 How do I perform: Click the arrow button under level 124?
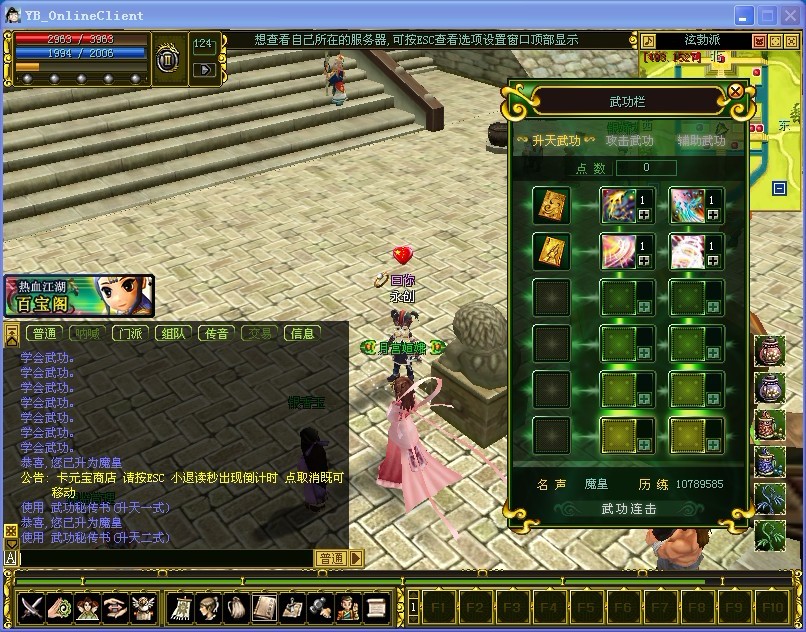tap(203, 70)
